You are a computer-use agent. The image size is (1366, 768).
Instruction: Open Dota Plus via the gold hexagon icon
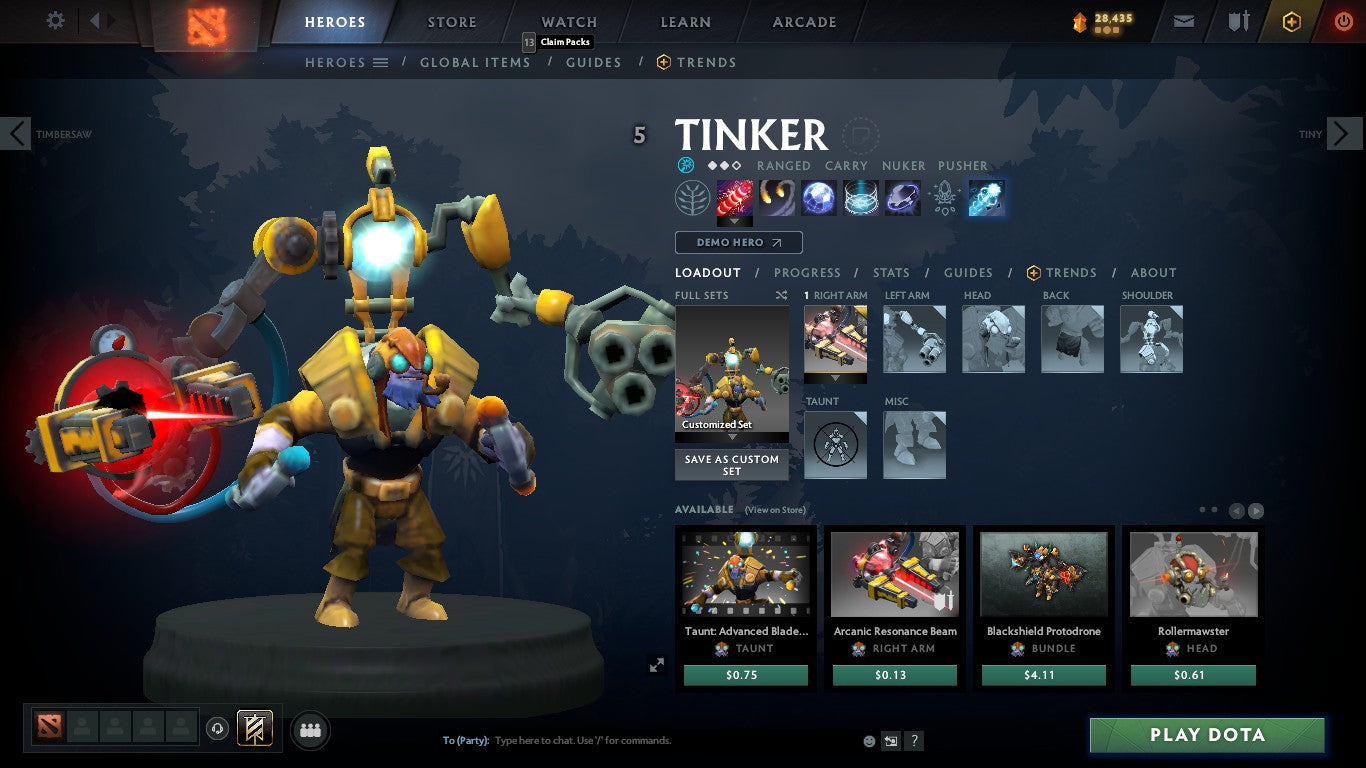point(1290,20)
